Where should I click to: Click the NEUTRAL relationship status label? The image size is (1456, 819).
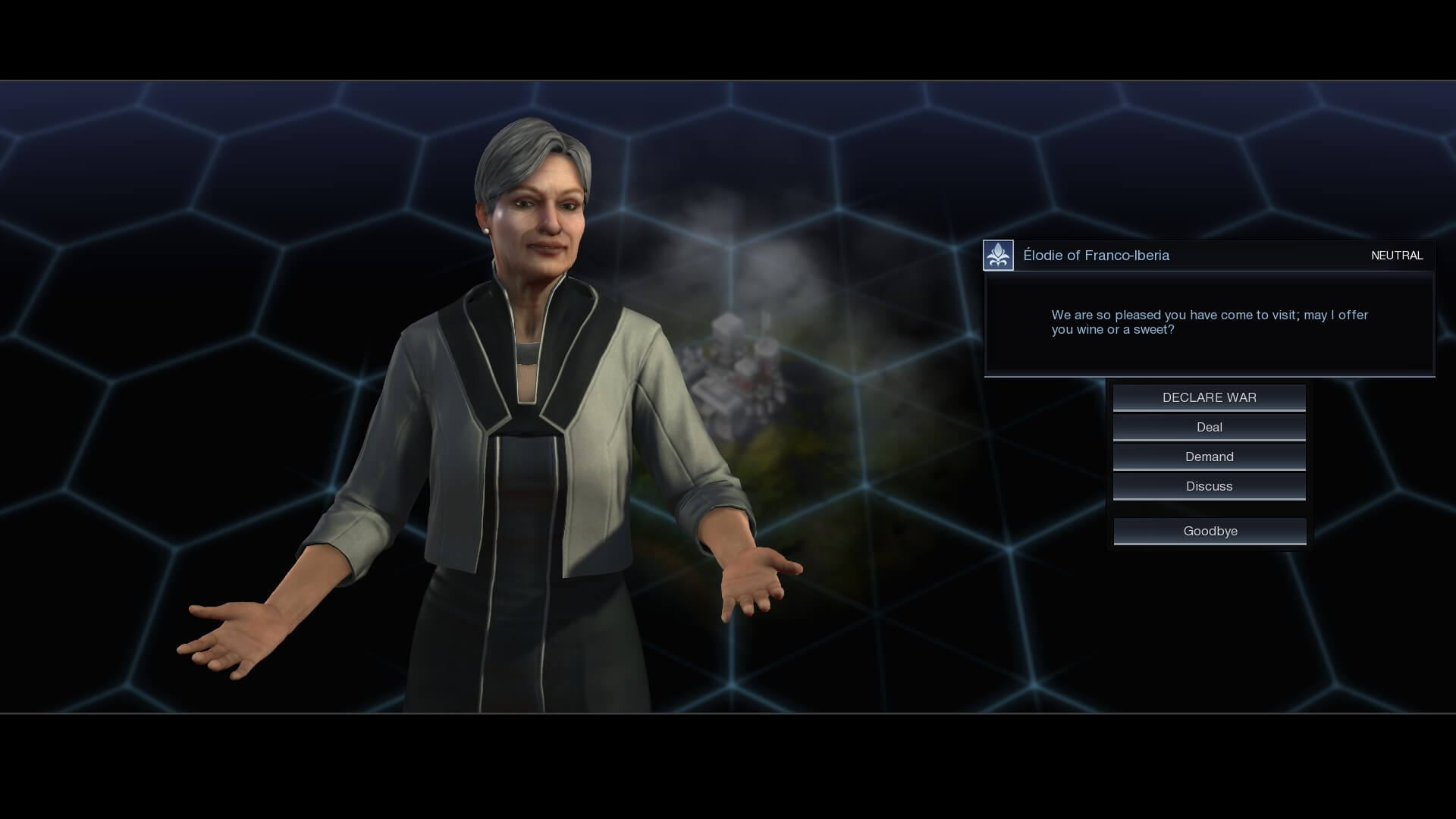(1398, 256)
